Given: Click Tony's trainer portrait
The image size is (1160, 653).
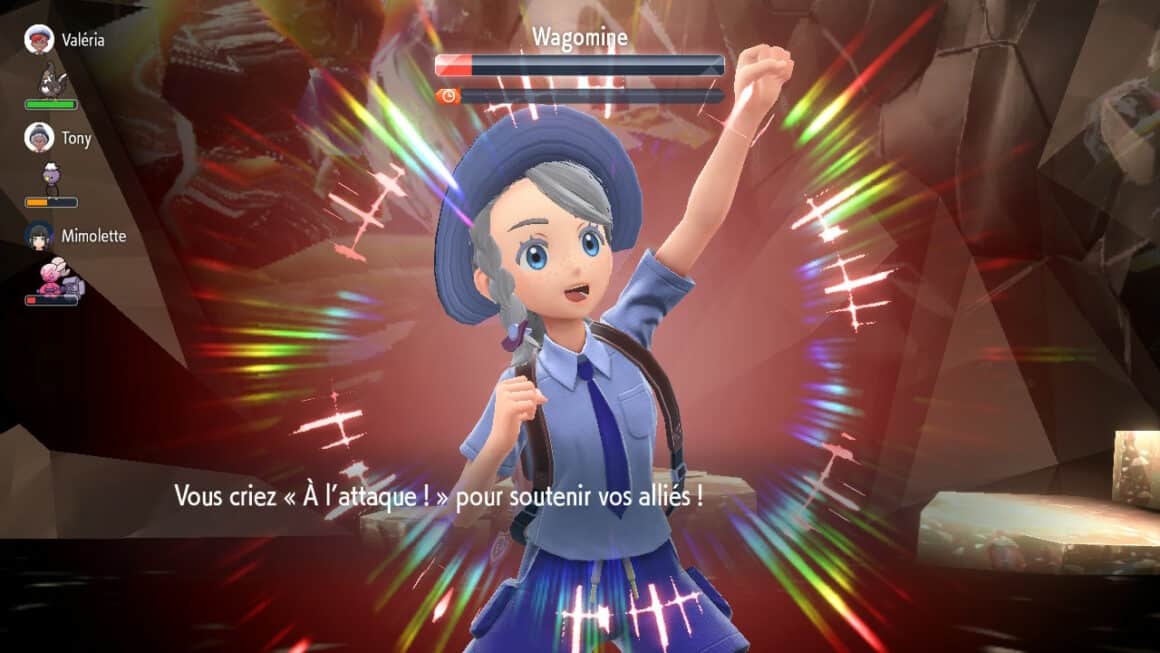Looking at the screenshot, I should point(39,137).
